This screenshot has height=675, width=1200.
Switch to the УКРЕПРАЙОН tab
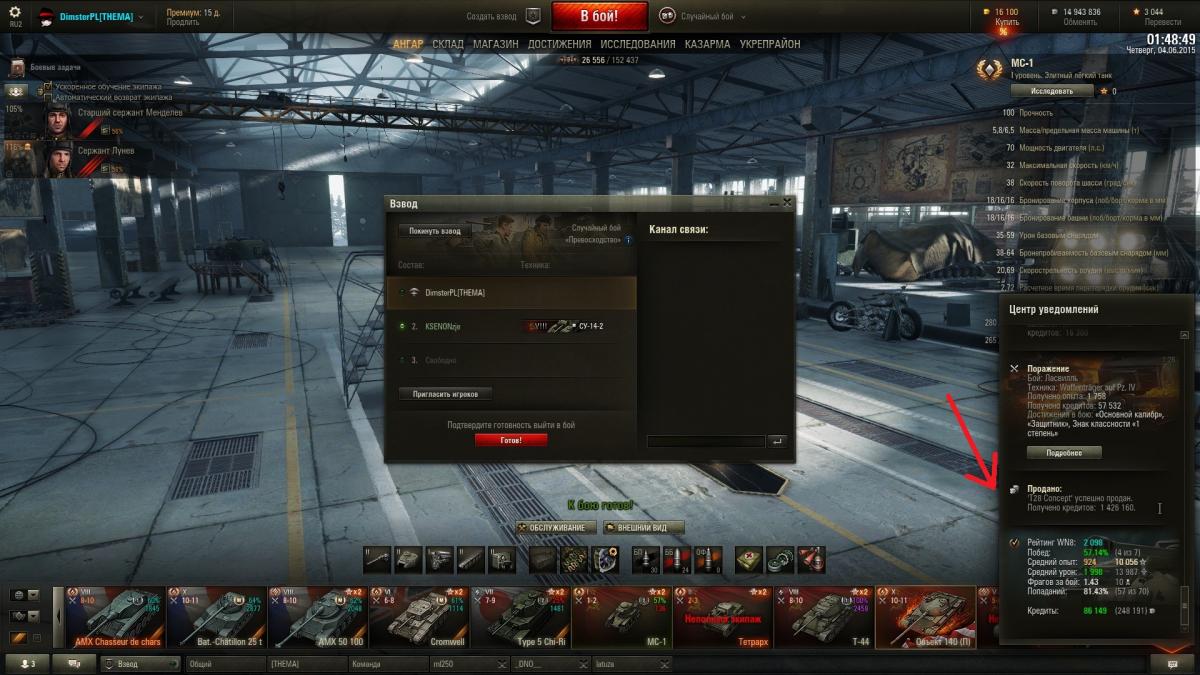(770, 45)
